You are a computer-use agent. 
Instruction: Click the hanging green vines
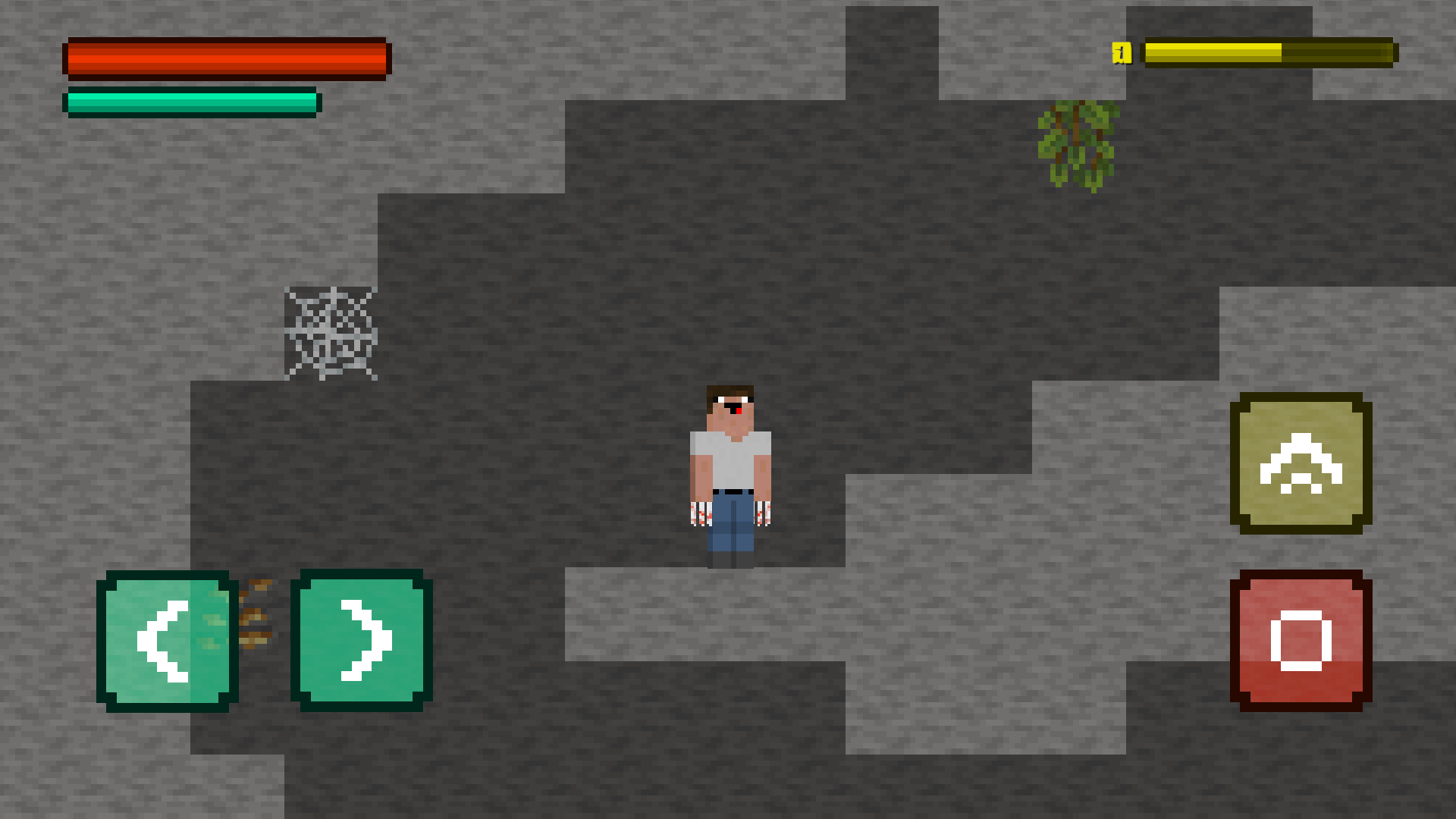[x=1075, y=148]
